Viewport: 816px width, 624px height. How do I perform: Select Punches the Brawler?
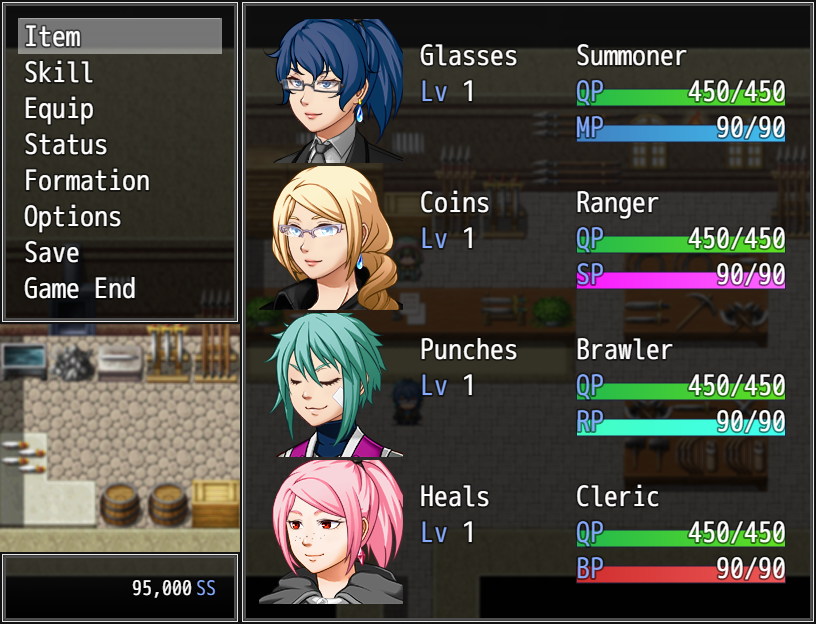528,386
